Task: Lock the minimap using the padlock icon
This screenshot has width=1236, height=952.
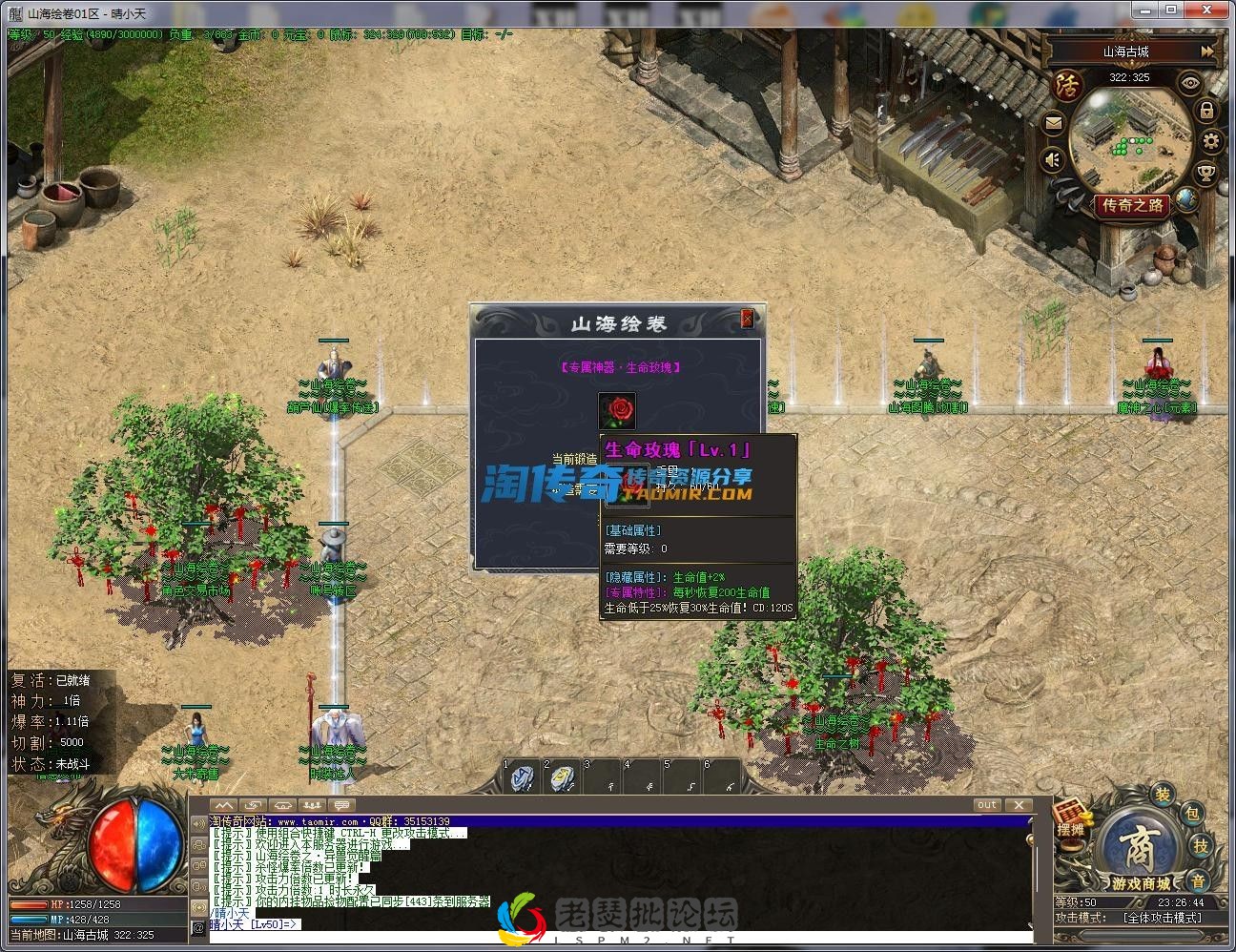Action: pyautogui.click(x=1206, y=110)
